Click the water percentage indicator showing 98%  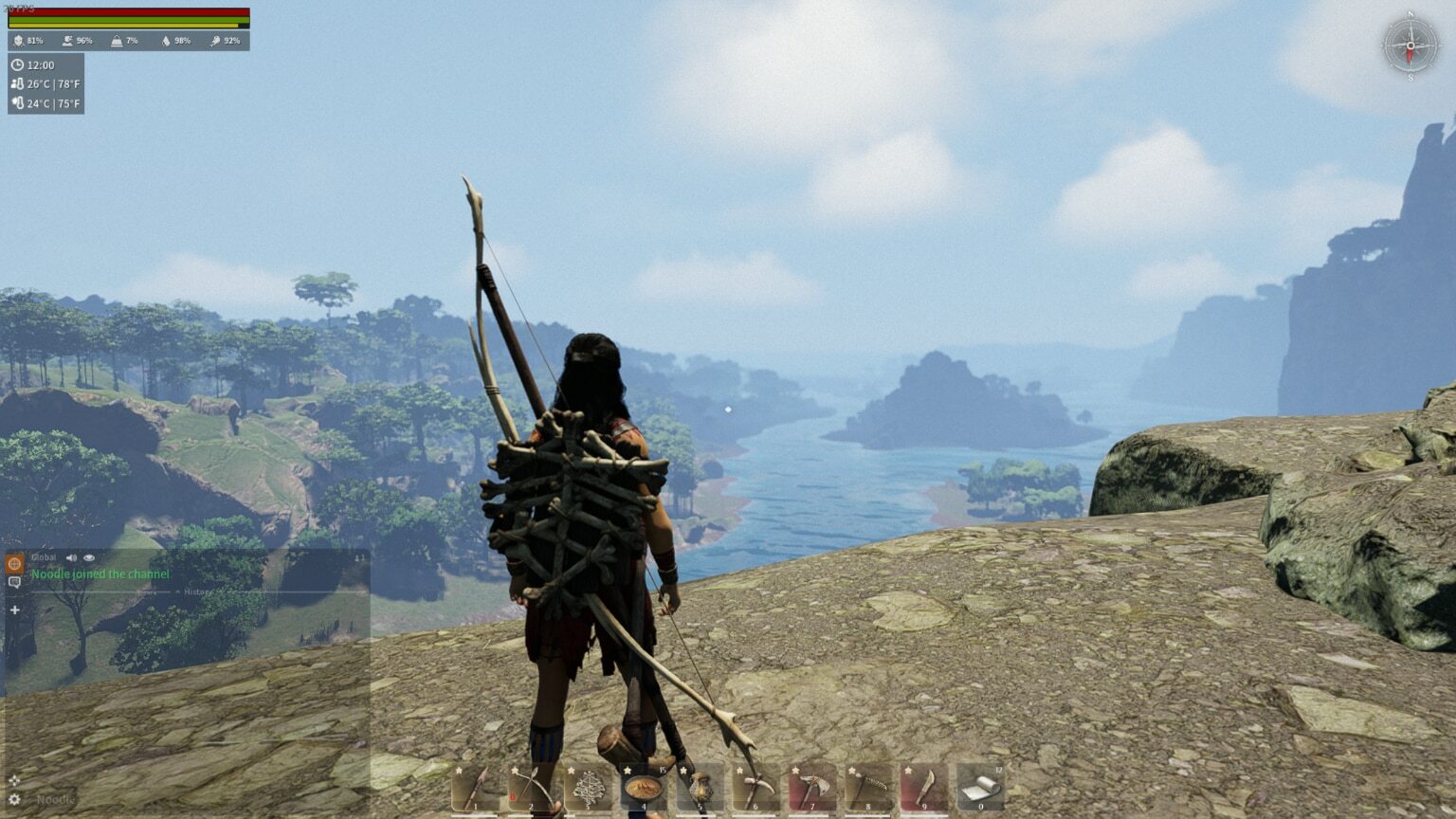(175, 41)
